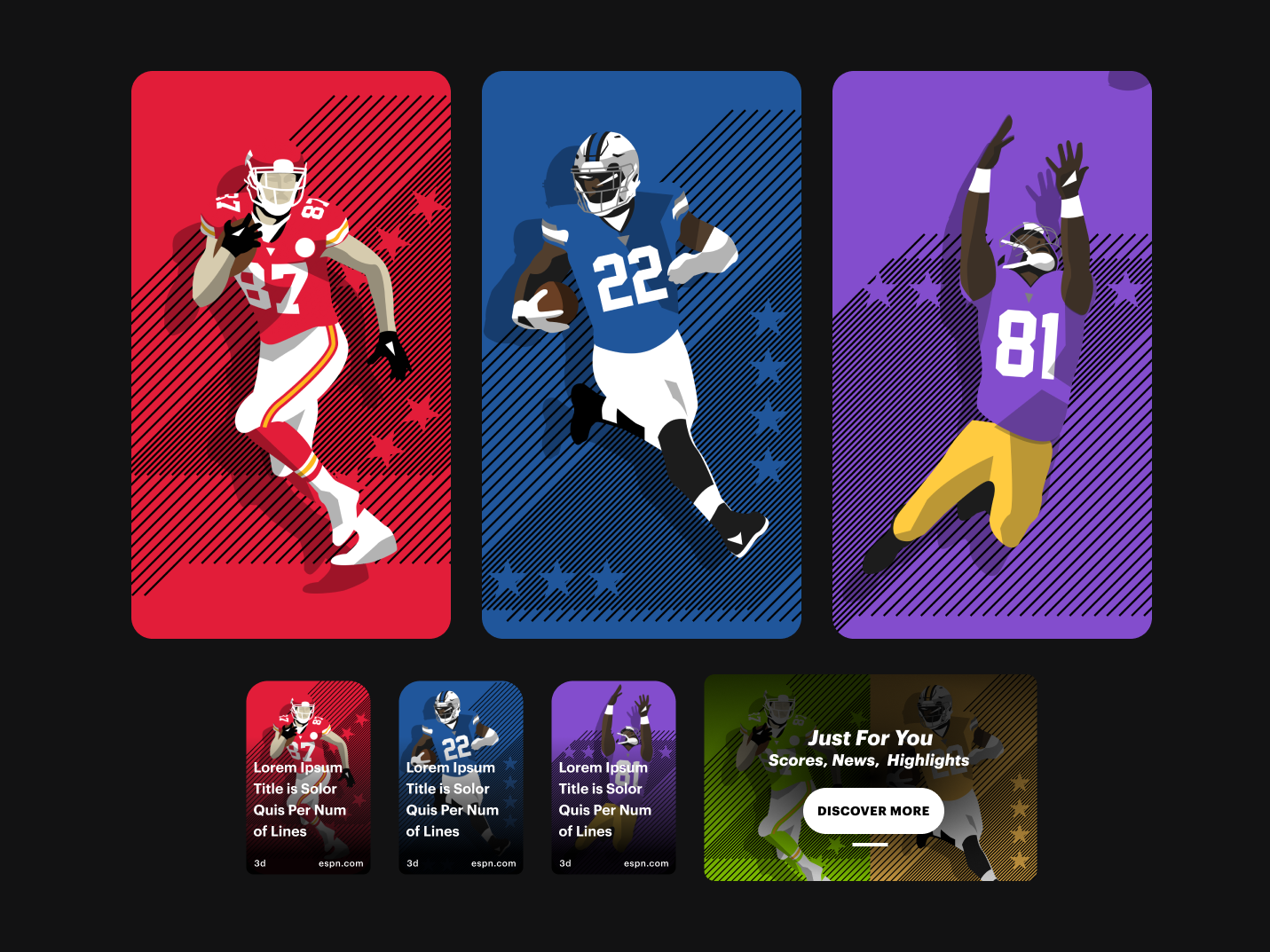The image size is (1270, 952).
Task: Open espn.com link on the purple thumbnail
Action: click(x=645, y=862)
